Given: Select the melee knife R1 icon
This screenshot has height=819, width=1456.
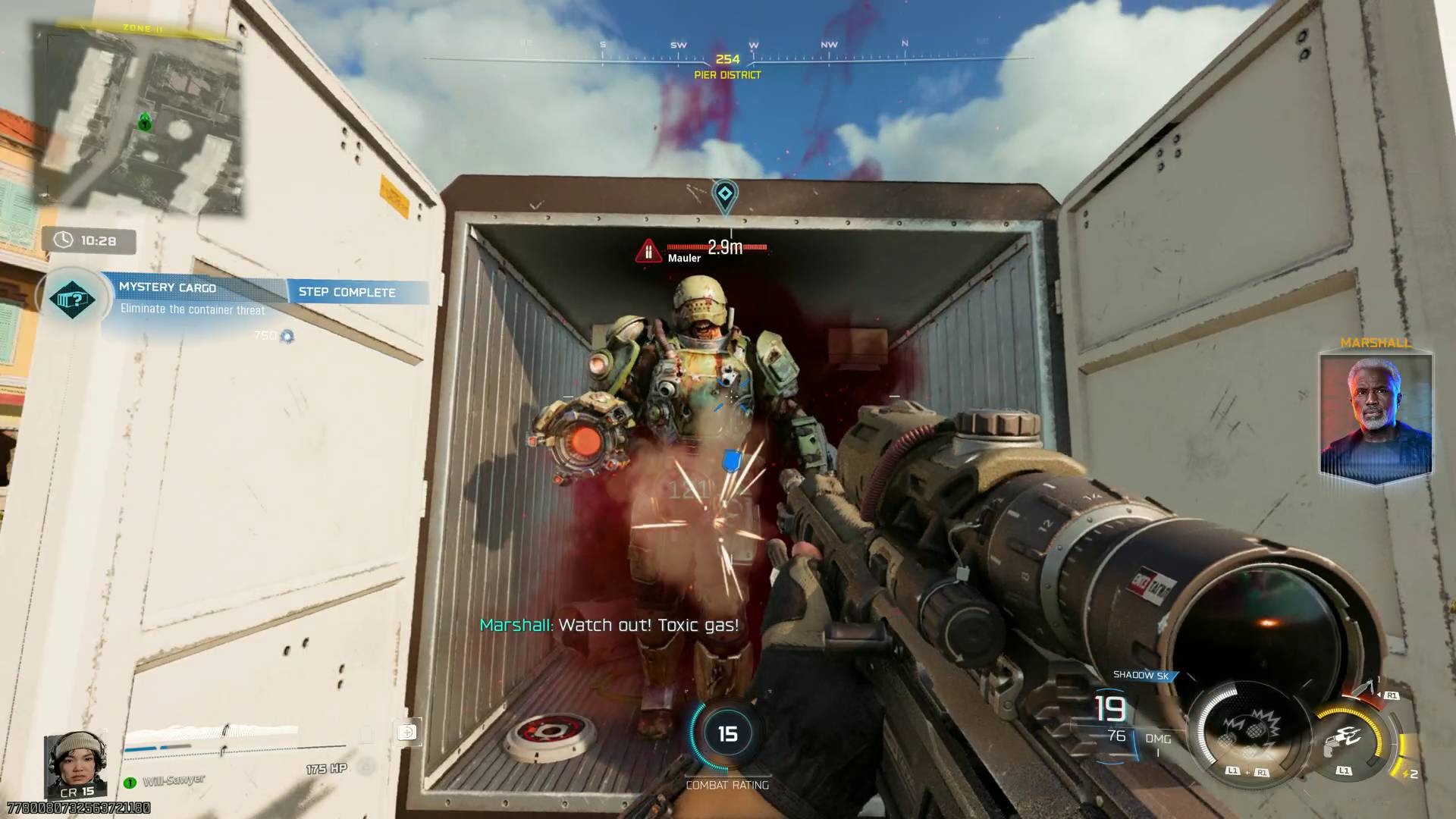Looking at the screenshot, I should click(x=1363, y=687).
